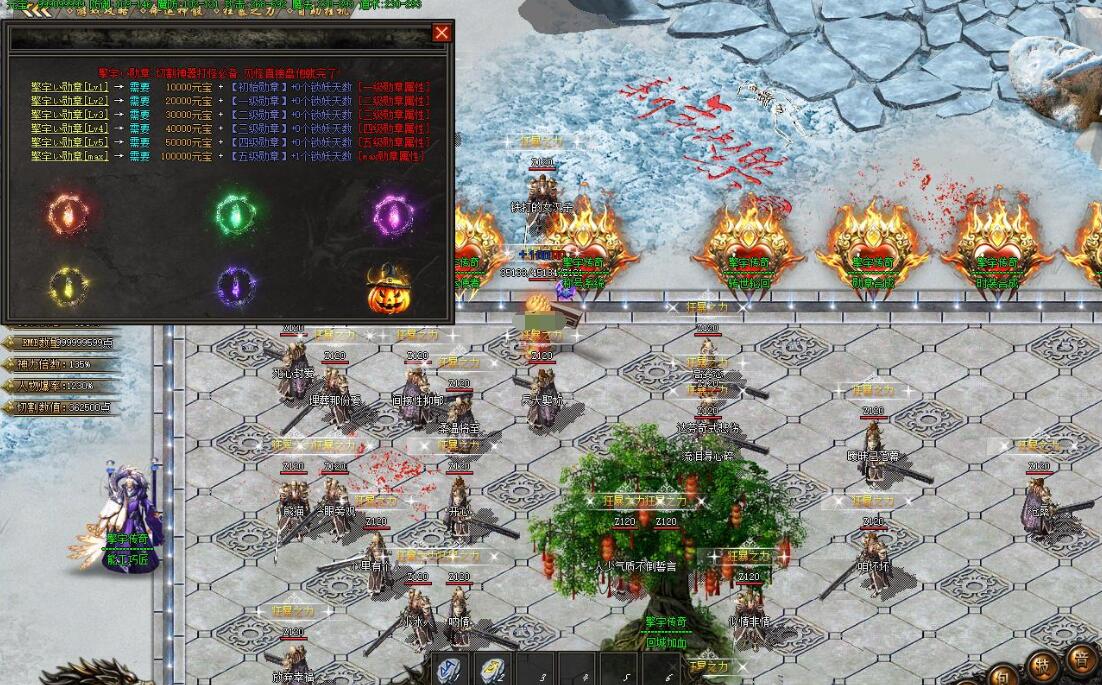1102x685 pixels.
Task: Click the Lv3 medal upgrade link
Action: (x=69, y=115)
